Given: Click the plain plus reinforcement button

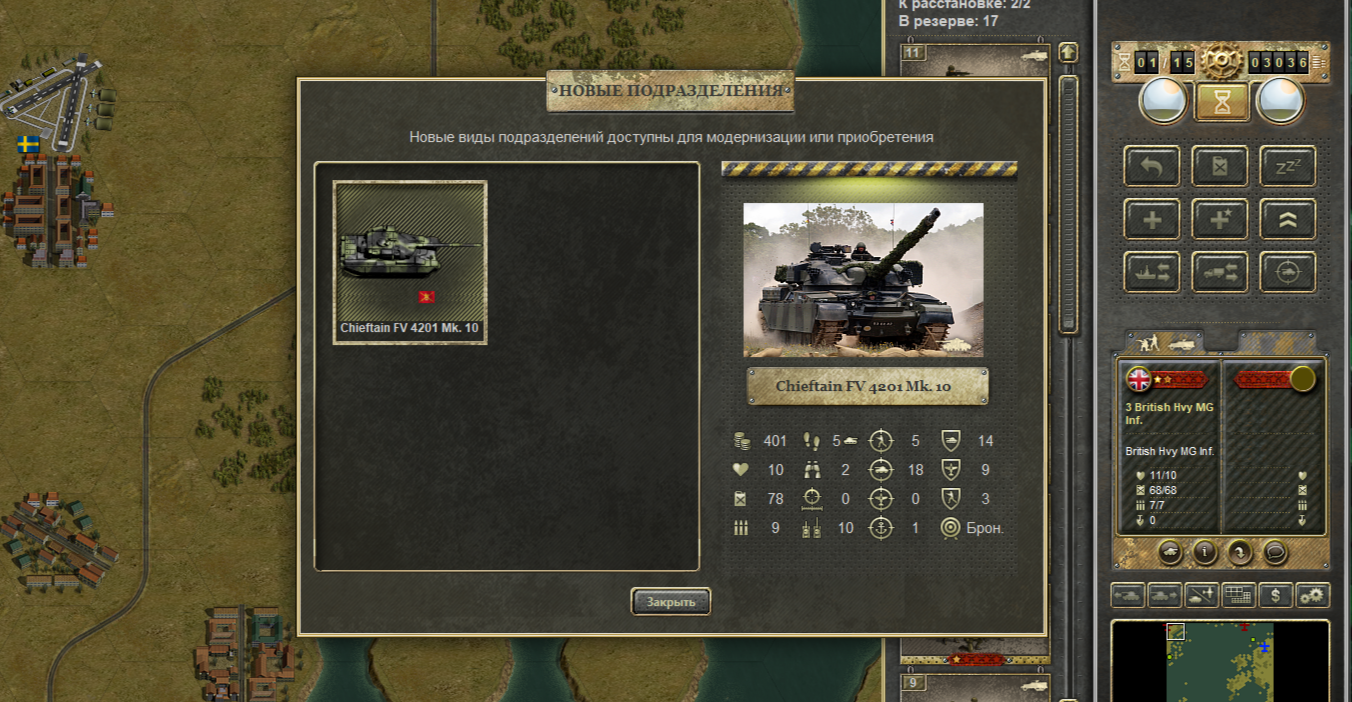Looking at the screenshot, I should pyautogui.click(x=1152, y=219).
